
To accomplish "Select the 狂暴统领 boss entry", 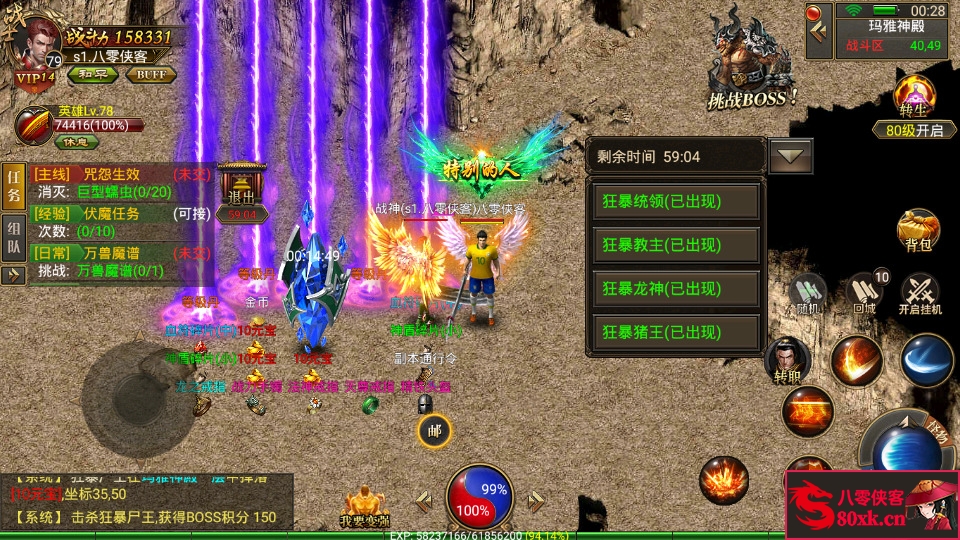I will coord(675,202).
